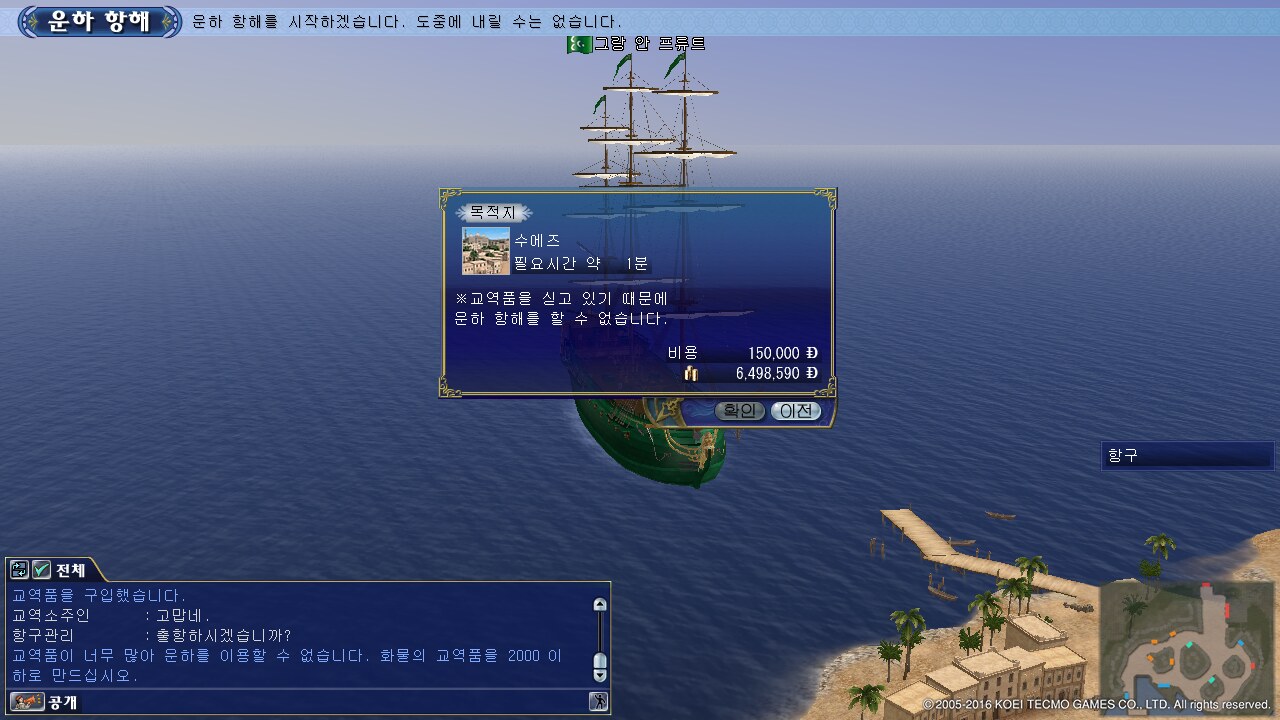Click the 이전 (back) button
Image resolution: width=1280 pixels, height=720 pixels.
click(796, 411)
